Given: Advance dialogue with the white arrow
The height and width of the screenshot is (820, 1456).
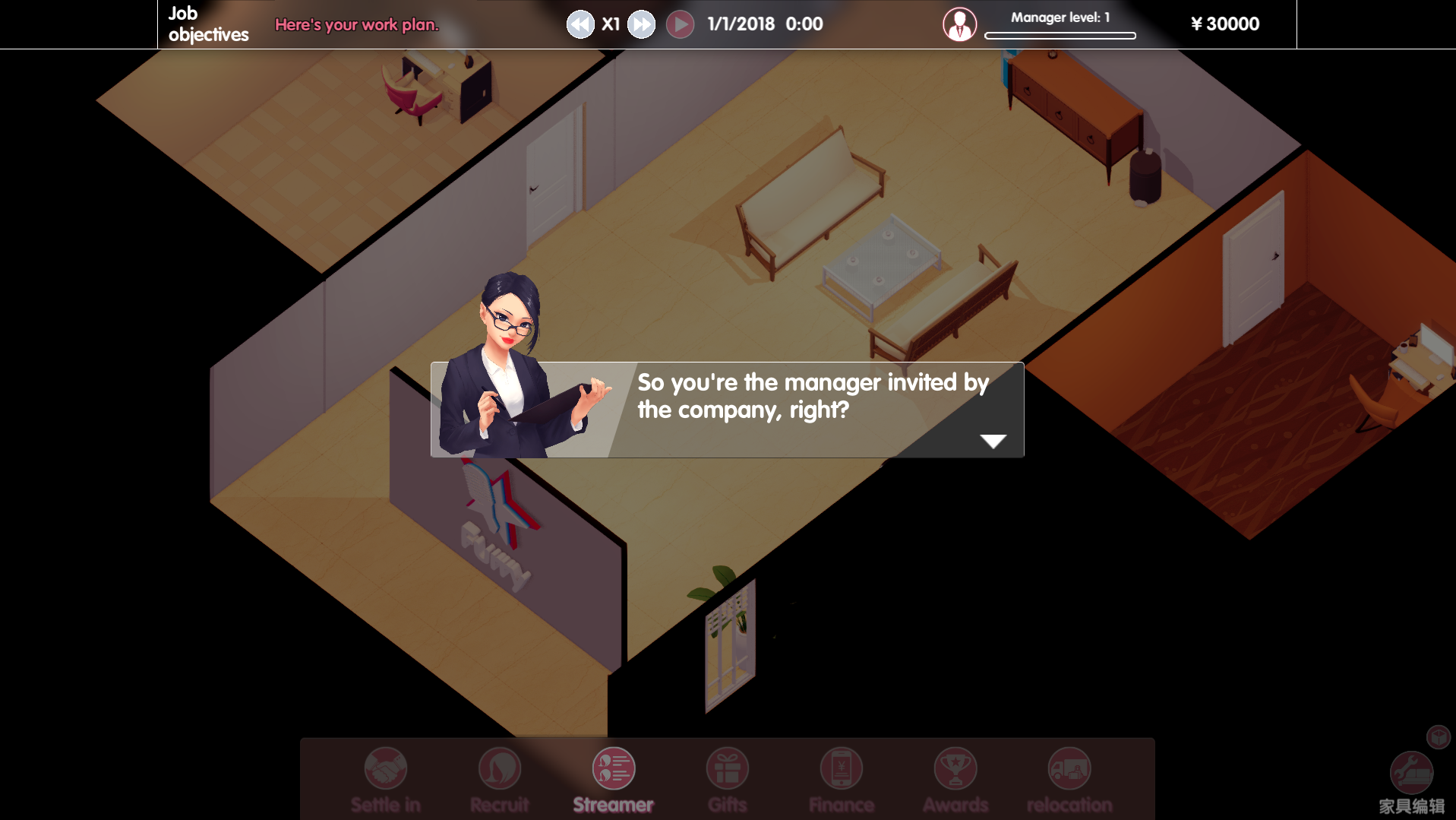Looking at the screenshot, I should tap(993, 441).
